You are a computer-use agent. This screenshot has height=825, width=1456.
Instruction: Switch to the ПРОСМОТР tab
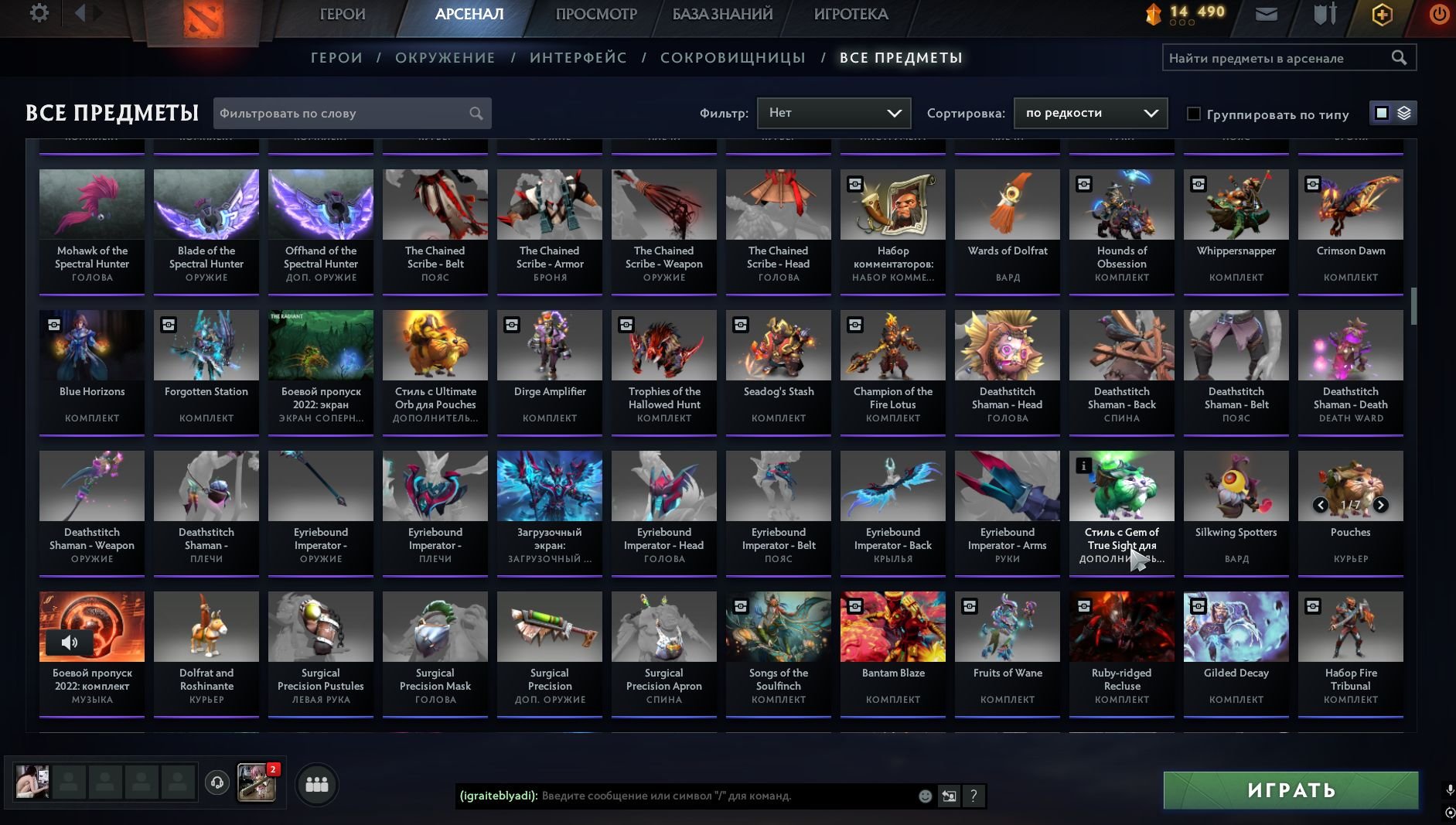pyautogui.click(x=595, y=14)
